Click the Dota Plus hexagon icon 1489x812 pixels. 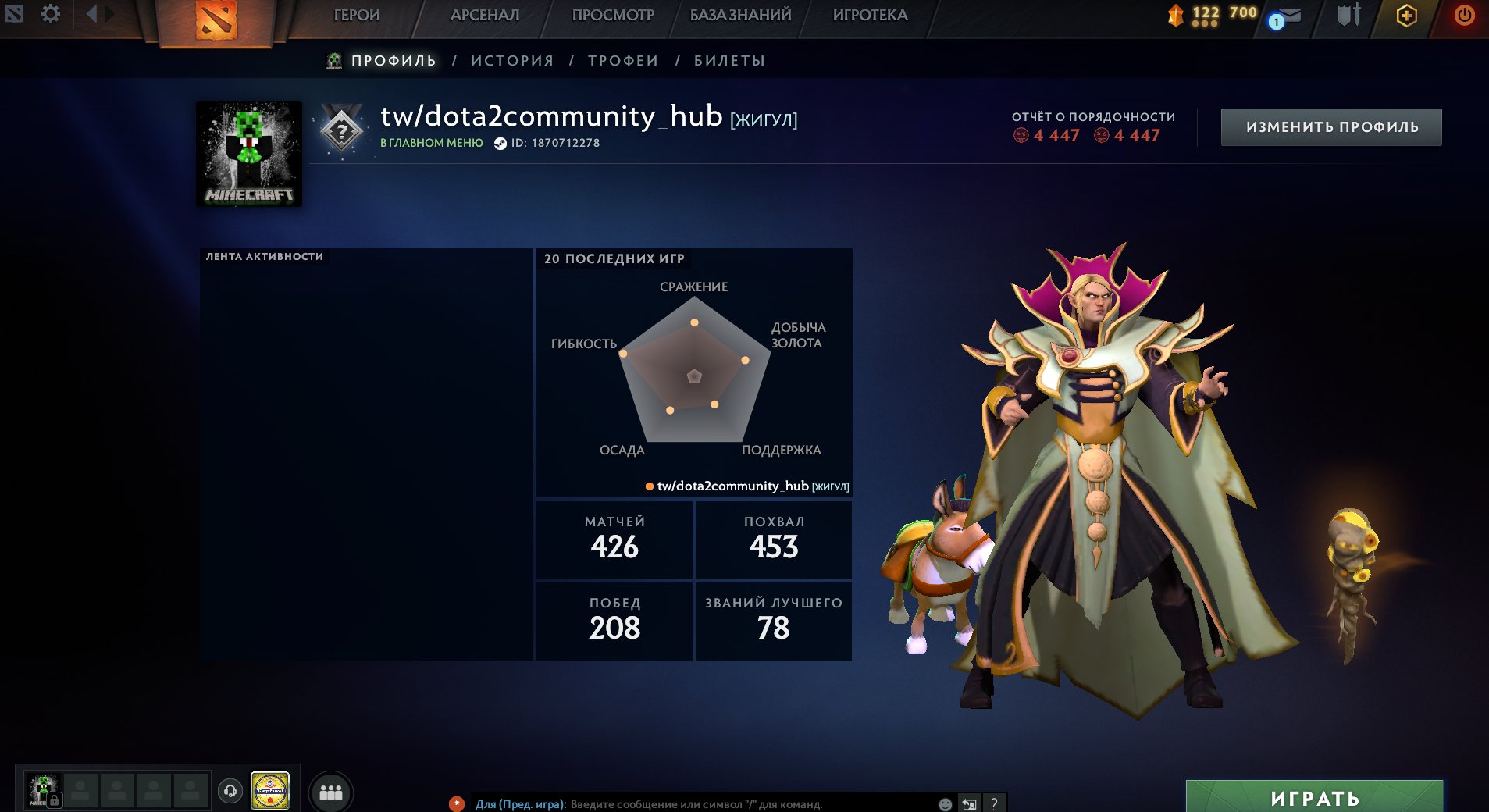pos(1405,16)
